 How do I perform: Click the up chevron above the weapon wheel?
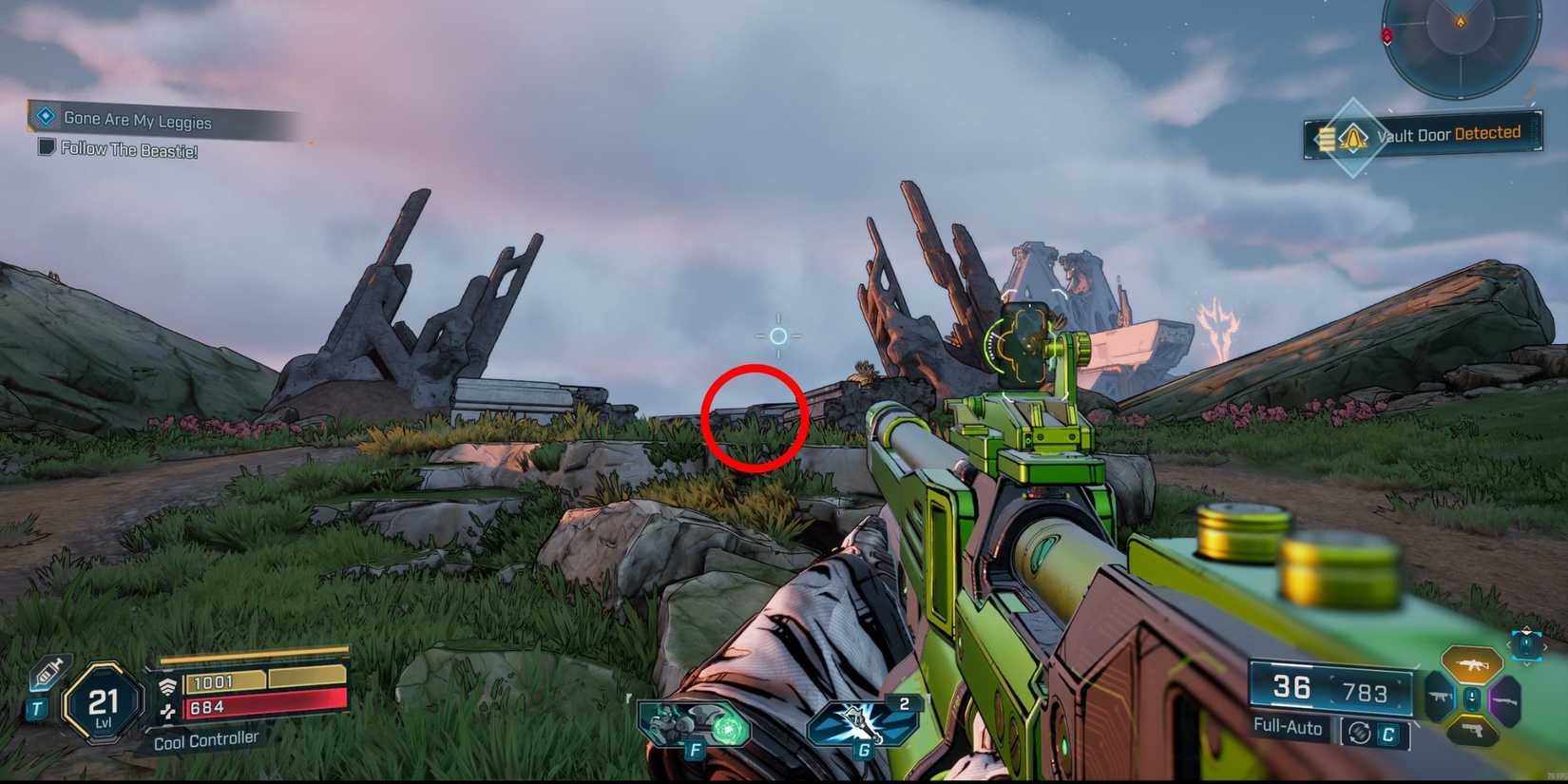(1526, 630)
